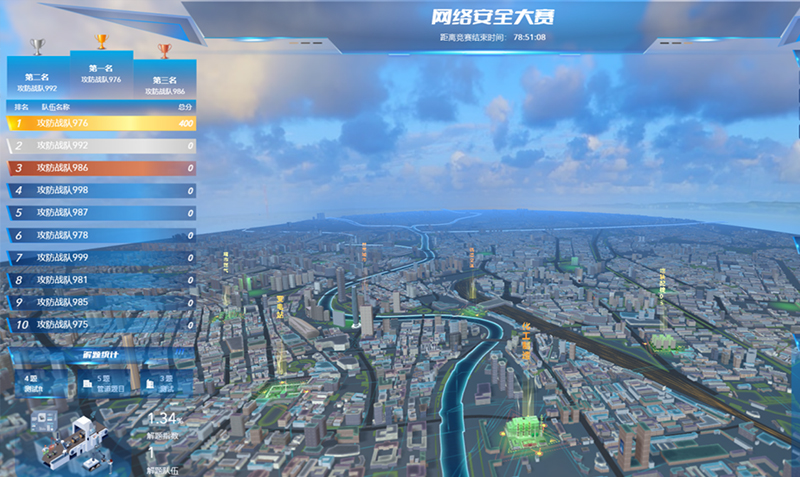Select the rank 3 row 攻防战队986

coord(100,168)
